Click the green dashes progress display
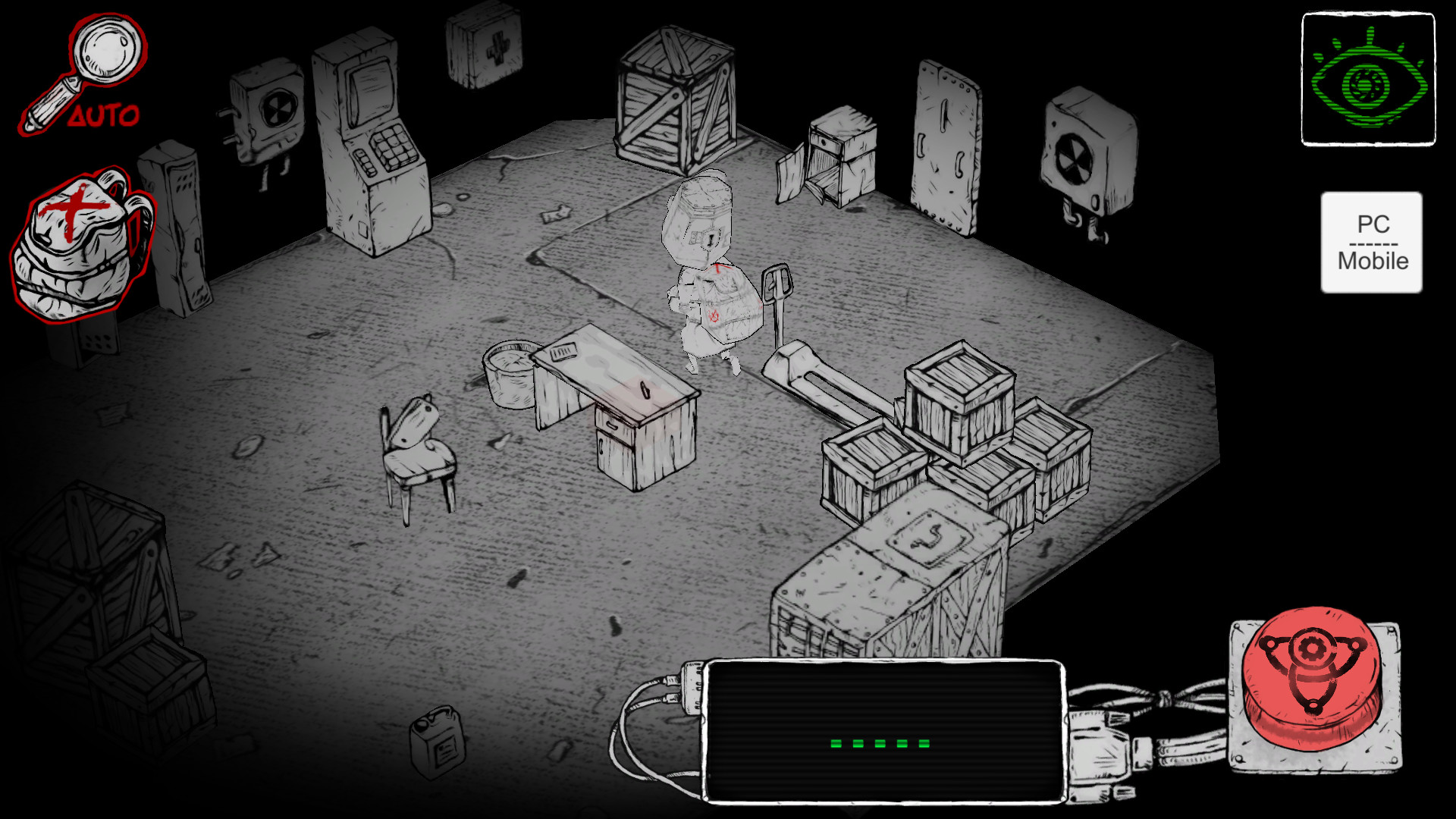This screenshot has width=1456, height=819. tap(880, 743)
